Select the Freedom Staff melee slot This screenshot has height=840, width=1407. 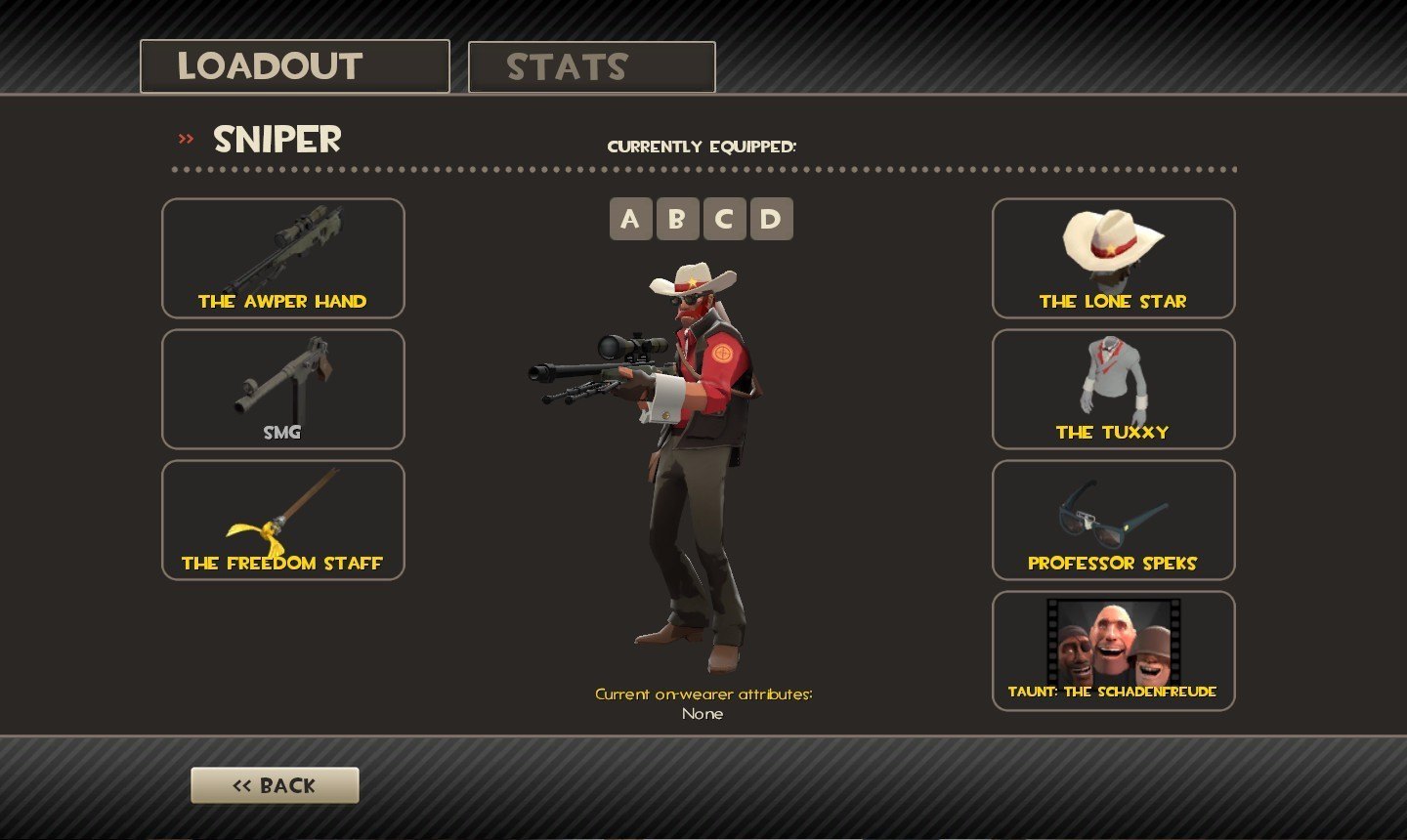pos(282,520)
